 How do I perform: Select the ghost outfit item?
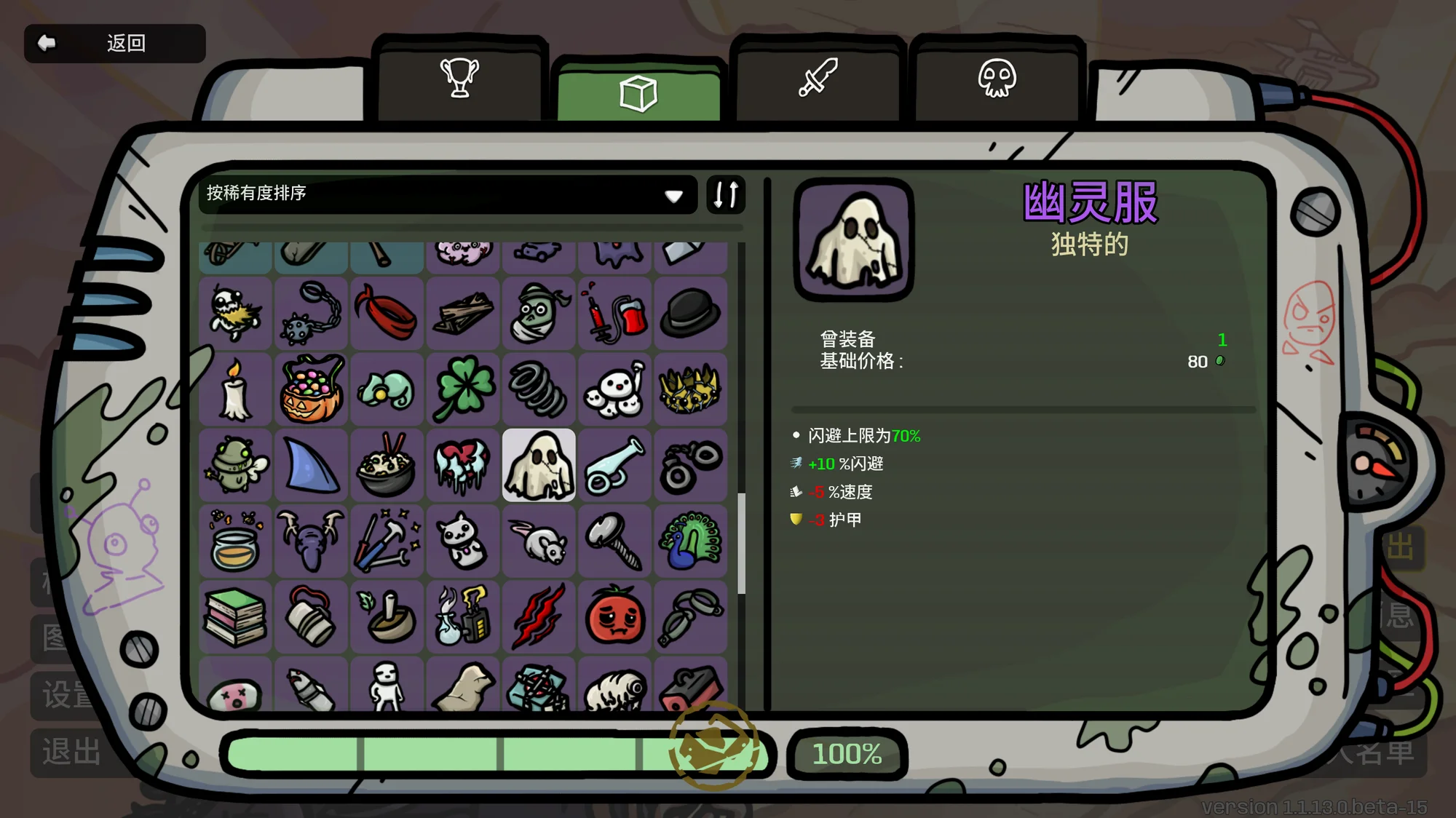click(x=539, y=466)
